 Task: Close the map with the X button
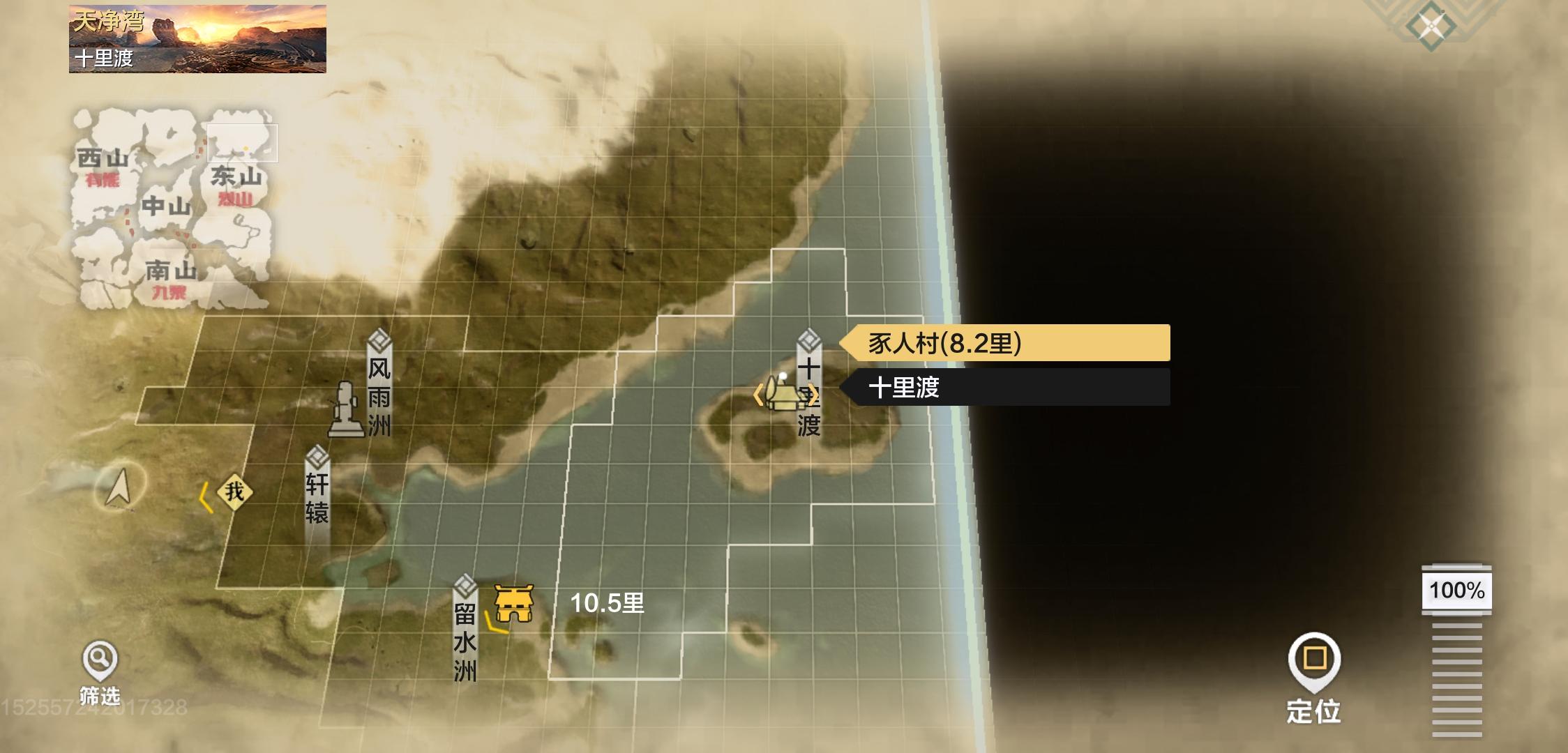pyautogui.click(x=1431, y=26)
